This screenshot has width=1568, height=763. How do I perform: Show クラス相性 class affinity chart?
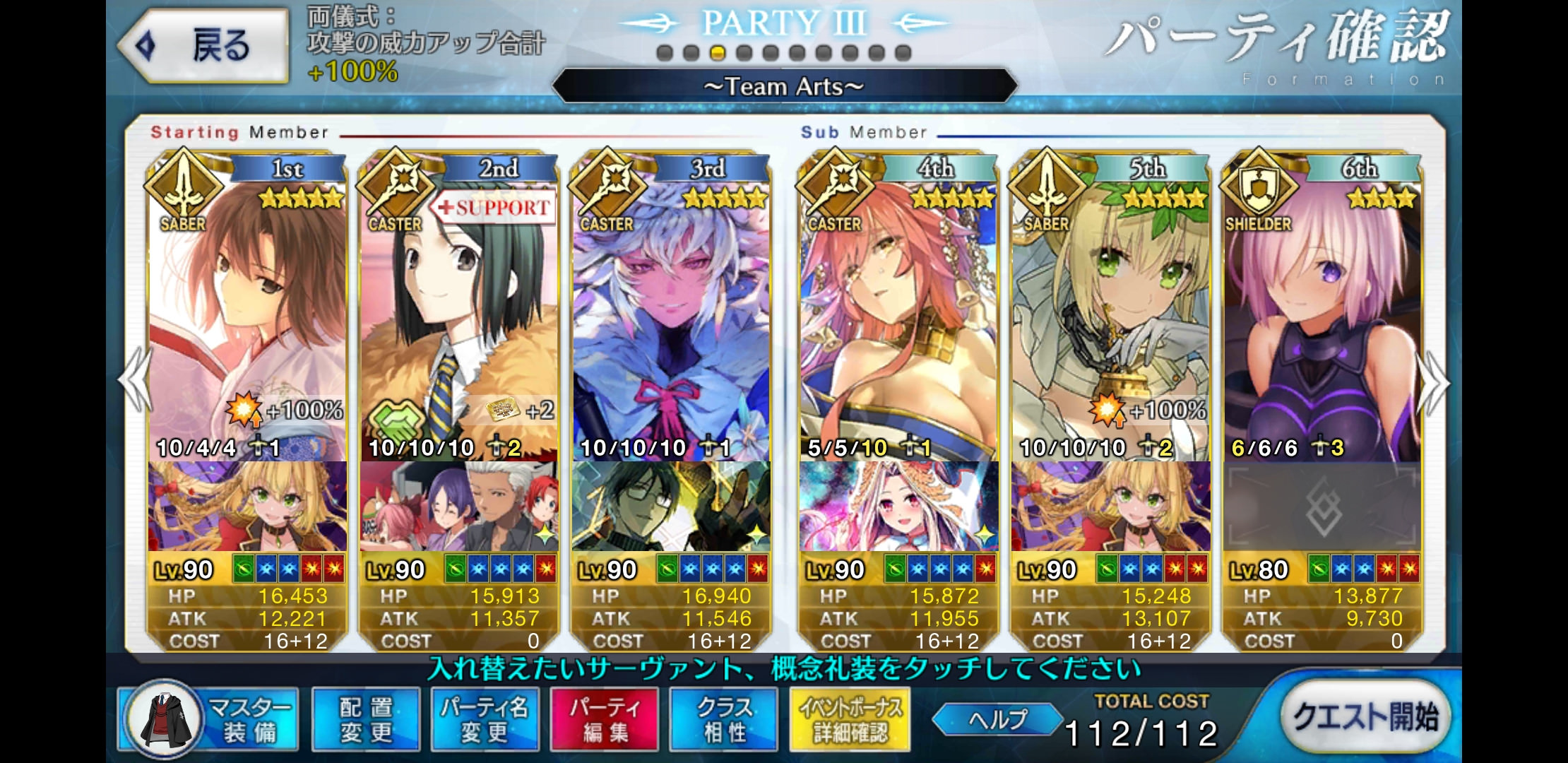coord(724,719)
